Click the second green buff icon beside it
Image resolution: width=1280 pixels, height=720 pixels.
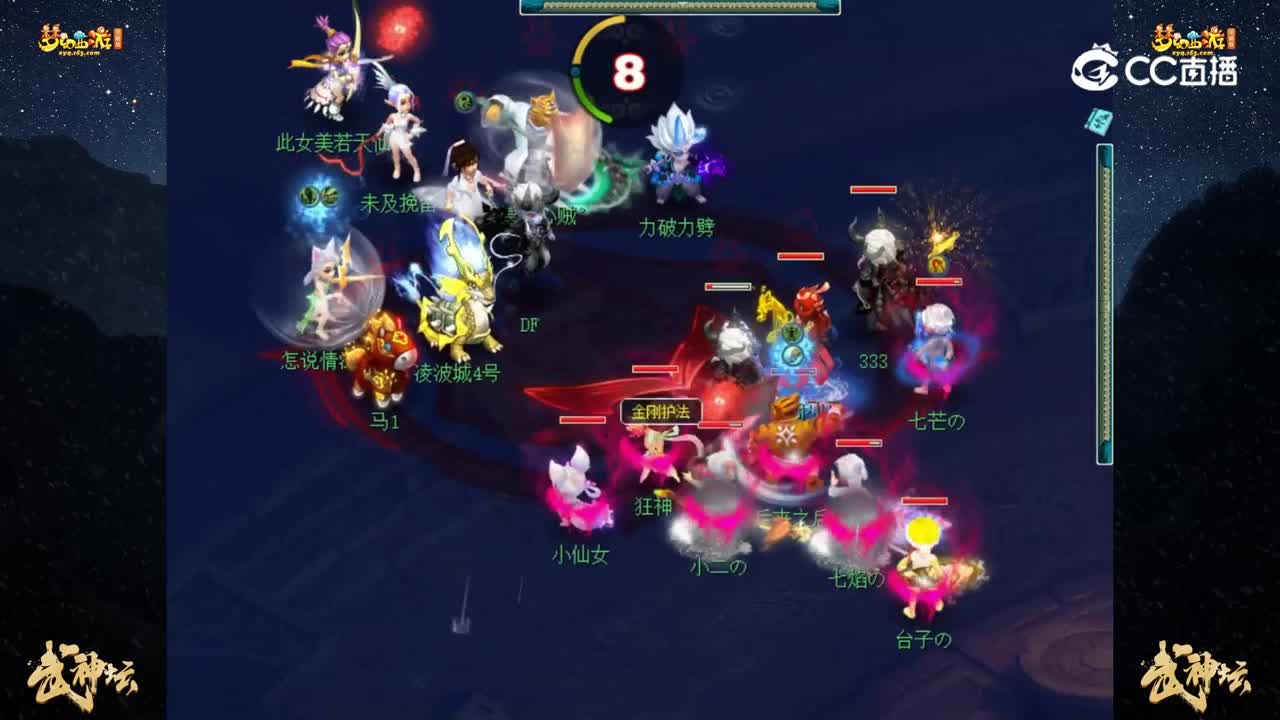click(330, 196)
